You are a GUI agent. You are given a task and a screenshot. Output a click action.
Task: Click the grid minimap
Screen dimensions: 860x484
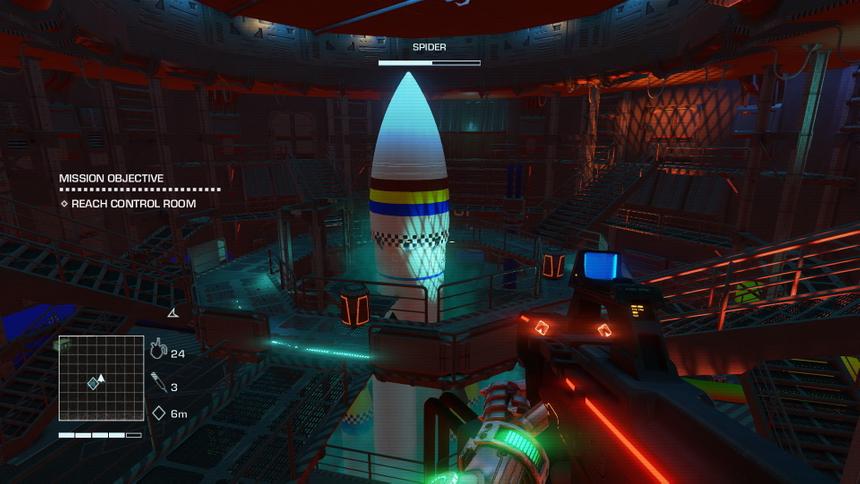click(100, 377)
